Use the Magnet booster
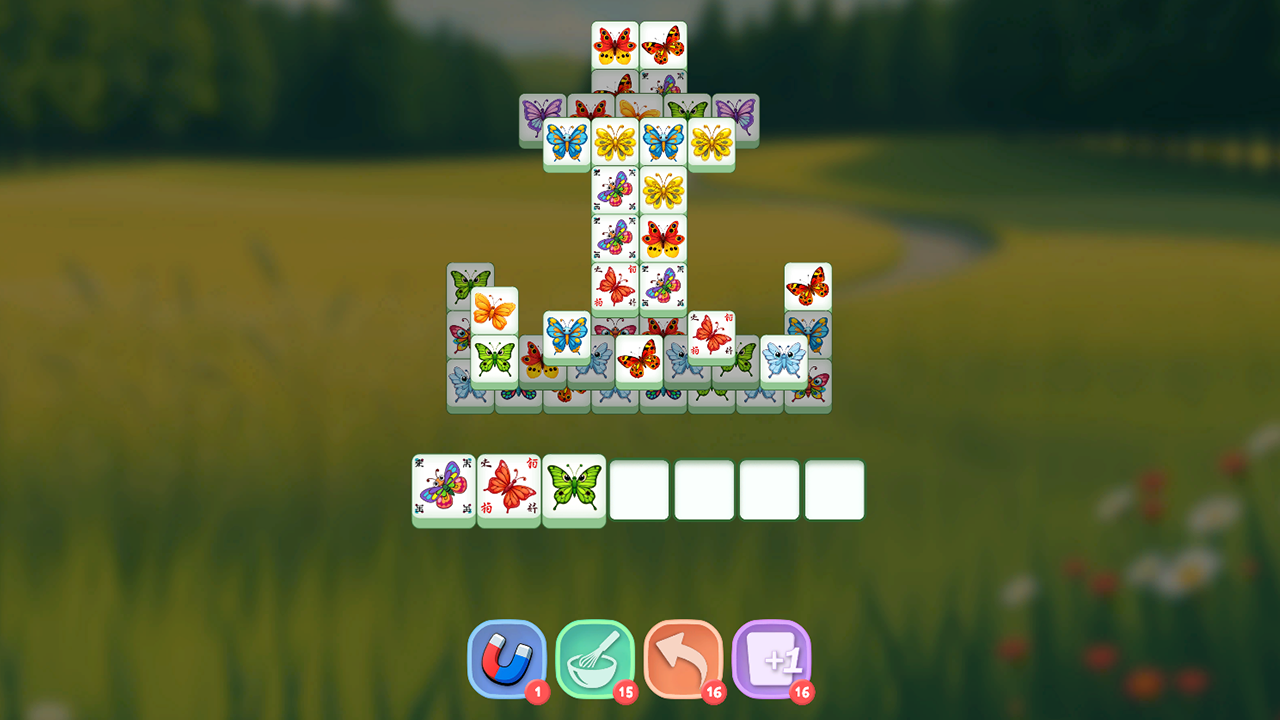The width and height of the screenshot is (1280, 720). 508,658
